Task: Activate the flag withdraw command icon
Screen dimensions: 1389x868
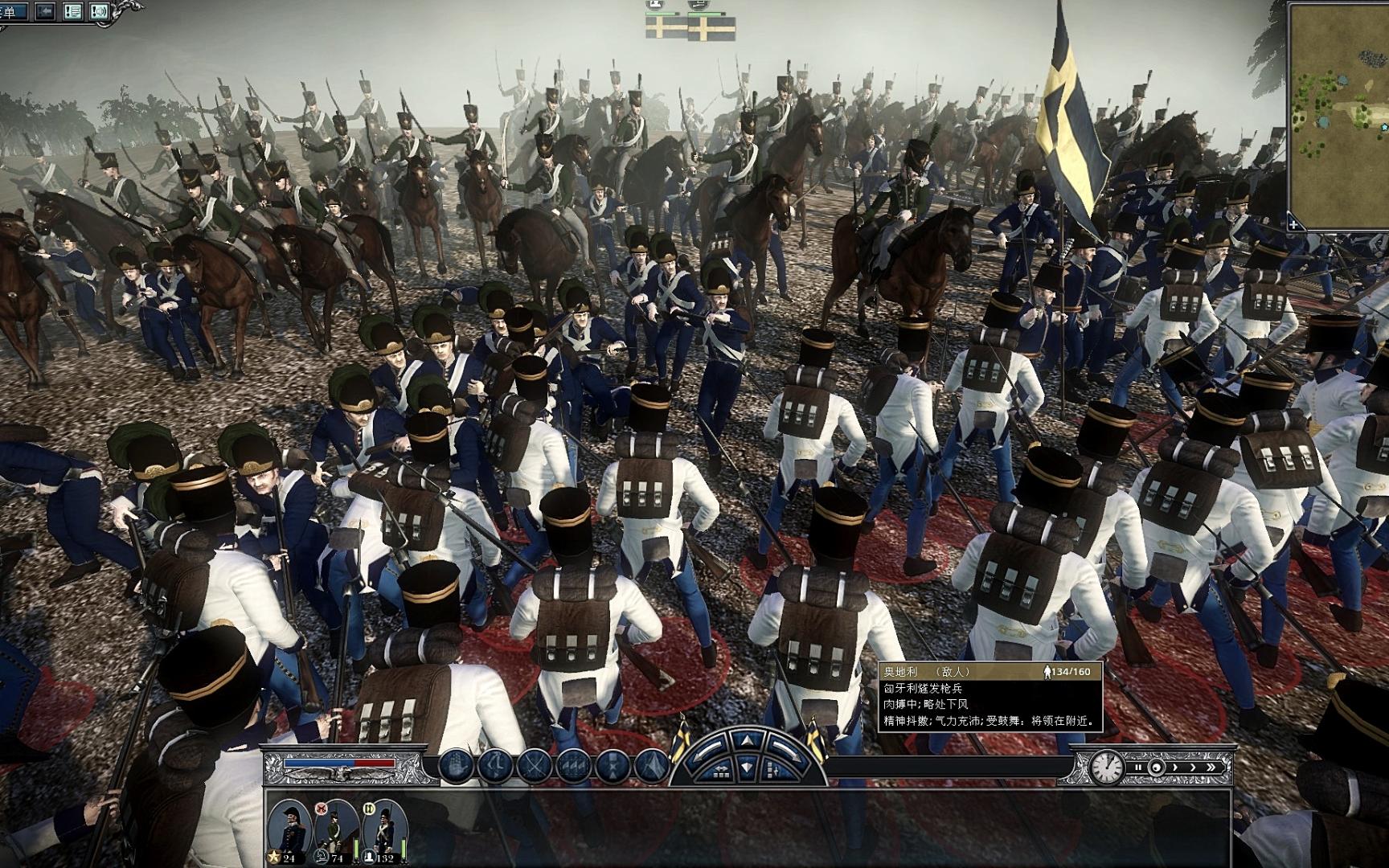Action: (651, 765)
